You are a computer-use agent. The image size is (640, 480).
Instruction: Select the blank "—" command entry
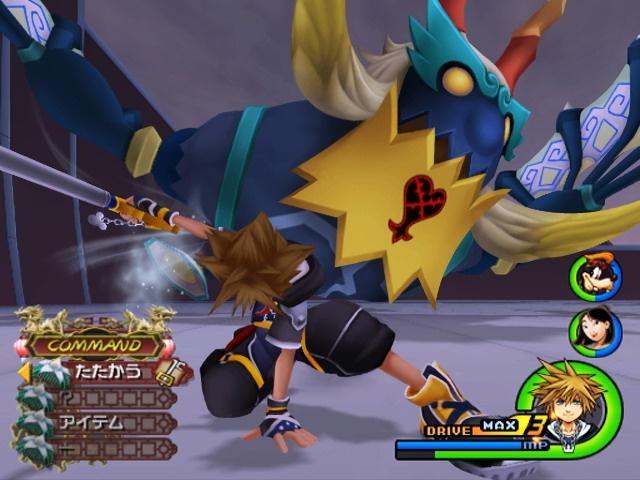pos(100,447)
